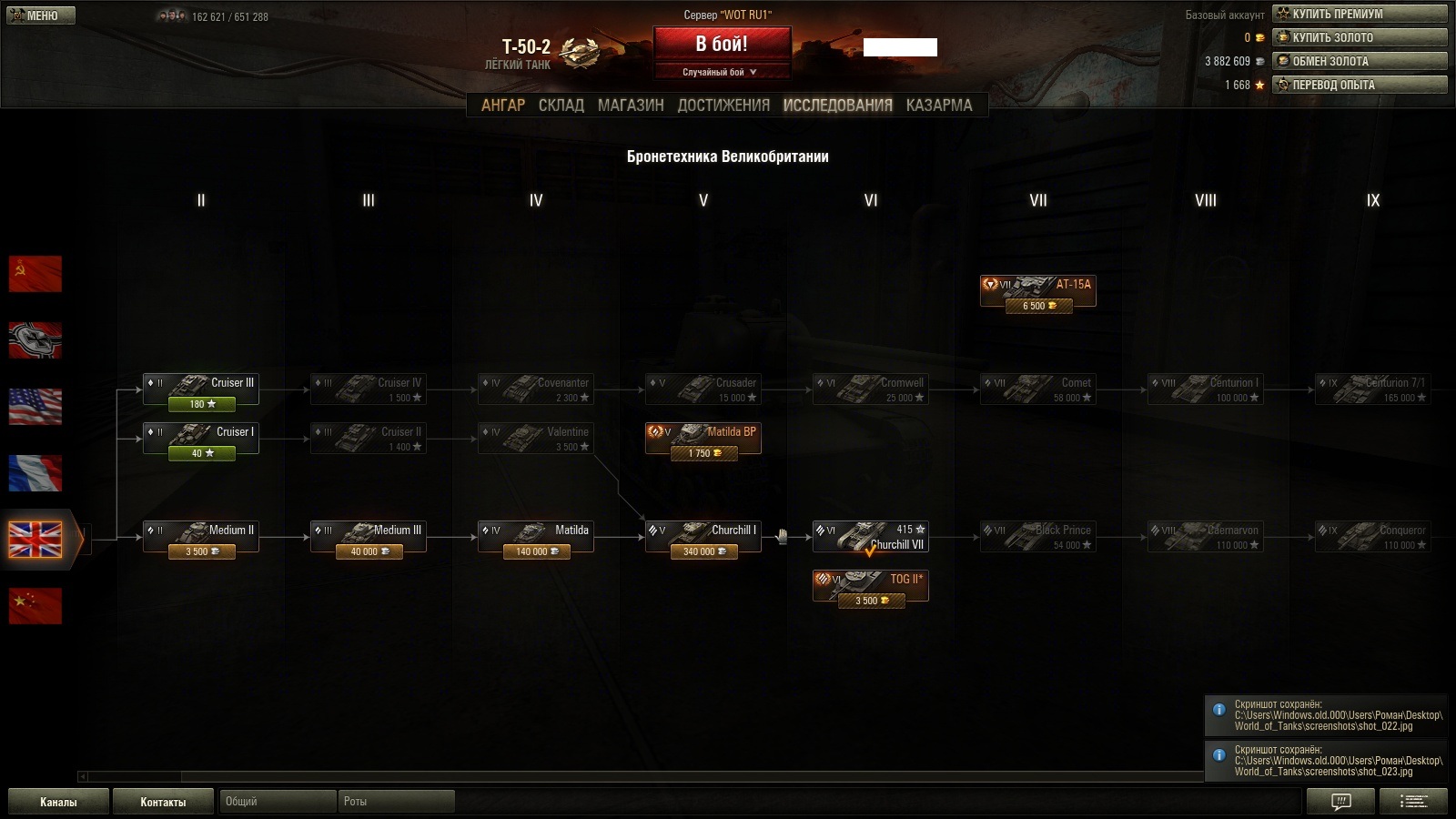Open the Каналы chat channels button
This screenshot has height=819, width=1456.
point(58,802)
